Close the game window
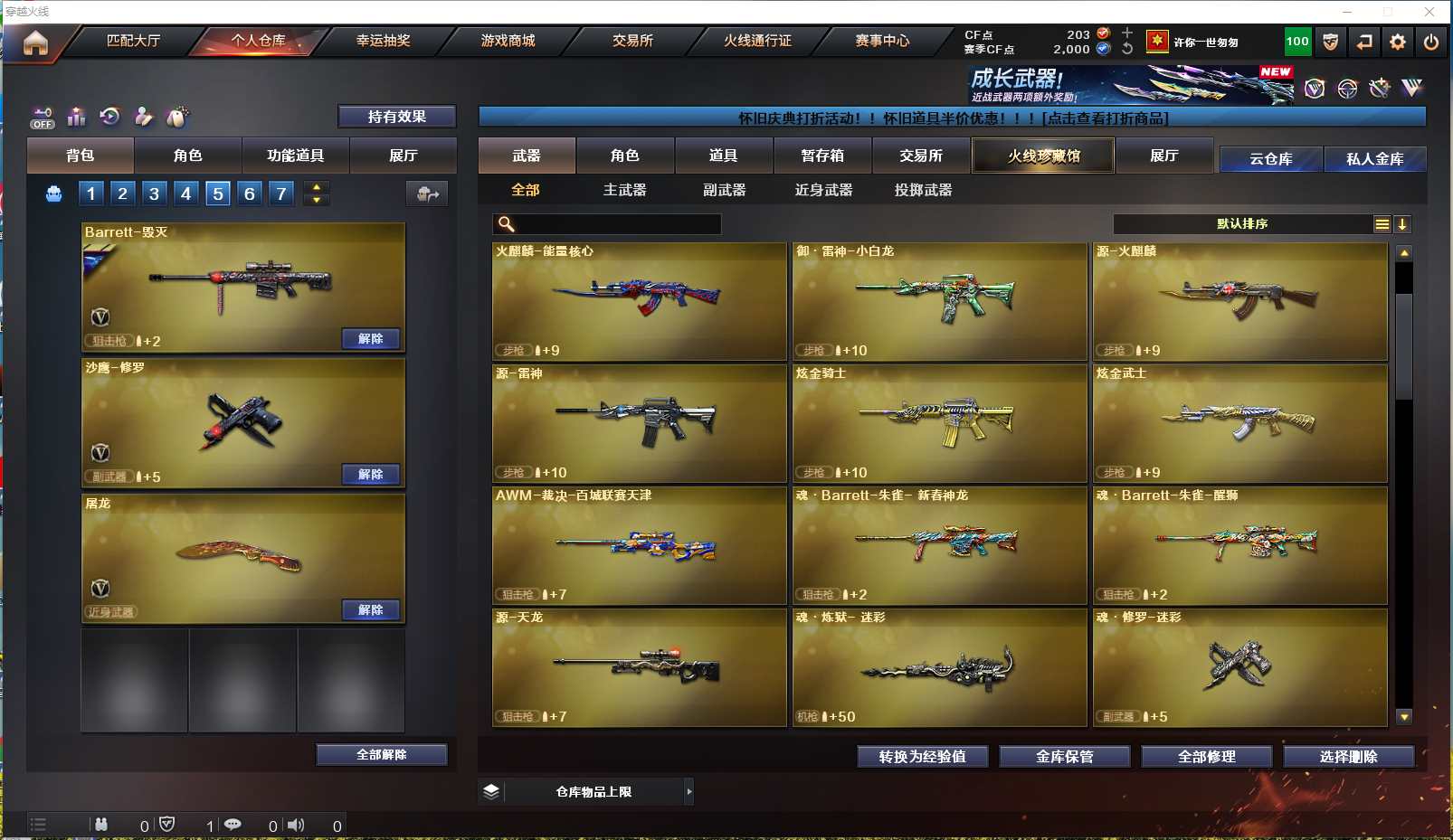Image resolution: width=1453 pixels, height=840 pixels. pyautogui.click(x=1429, y=12)
